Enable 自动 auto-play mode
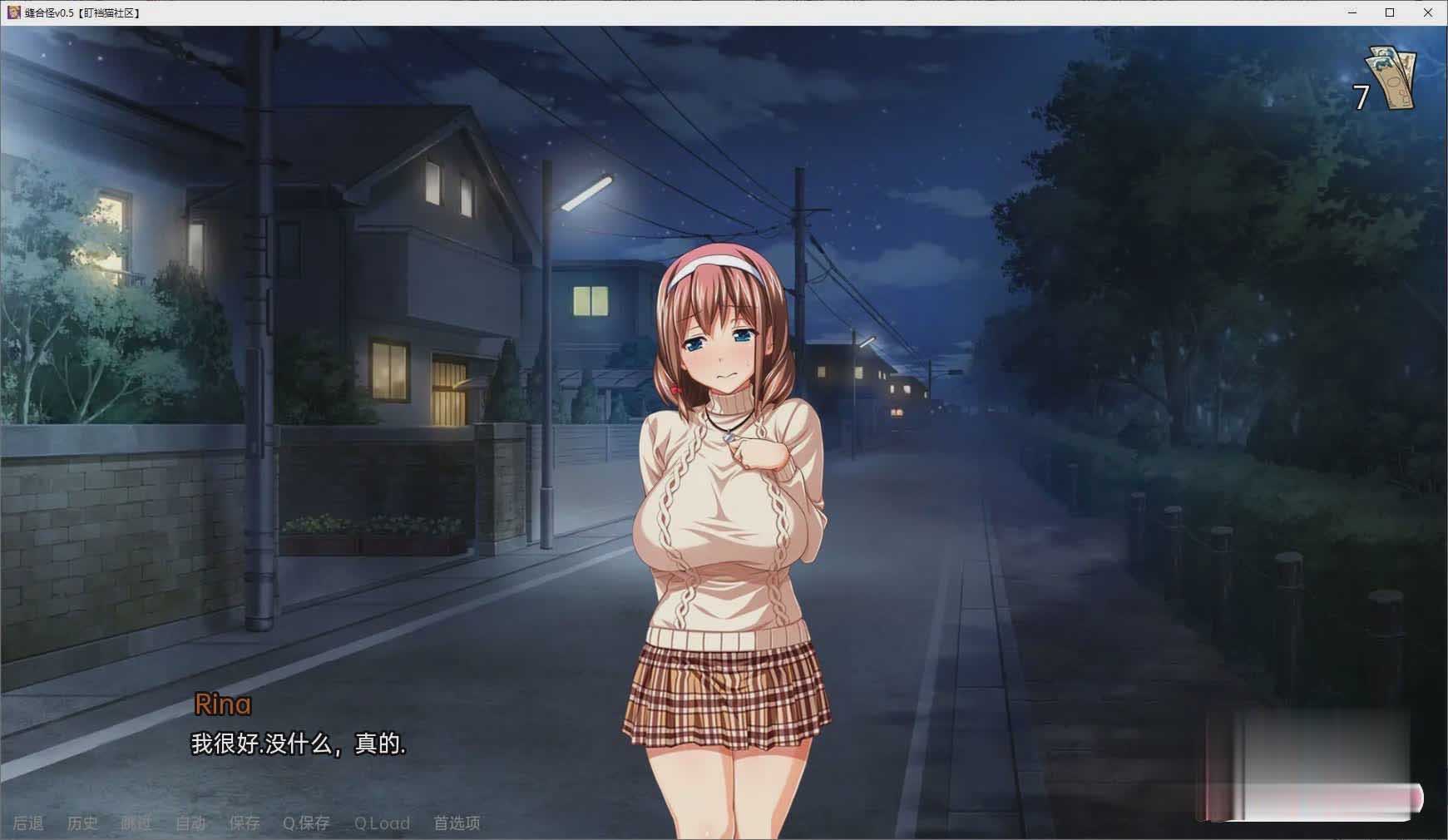Screen dimensions: 1448x840 pyautogui.click(x=190, y=823)
